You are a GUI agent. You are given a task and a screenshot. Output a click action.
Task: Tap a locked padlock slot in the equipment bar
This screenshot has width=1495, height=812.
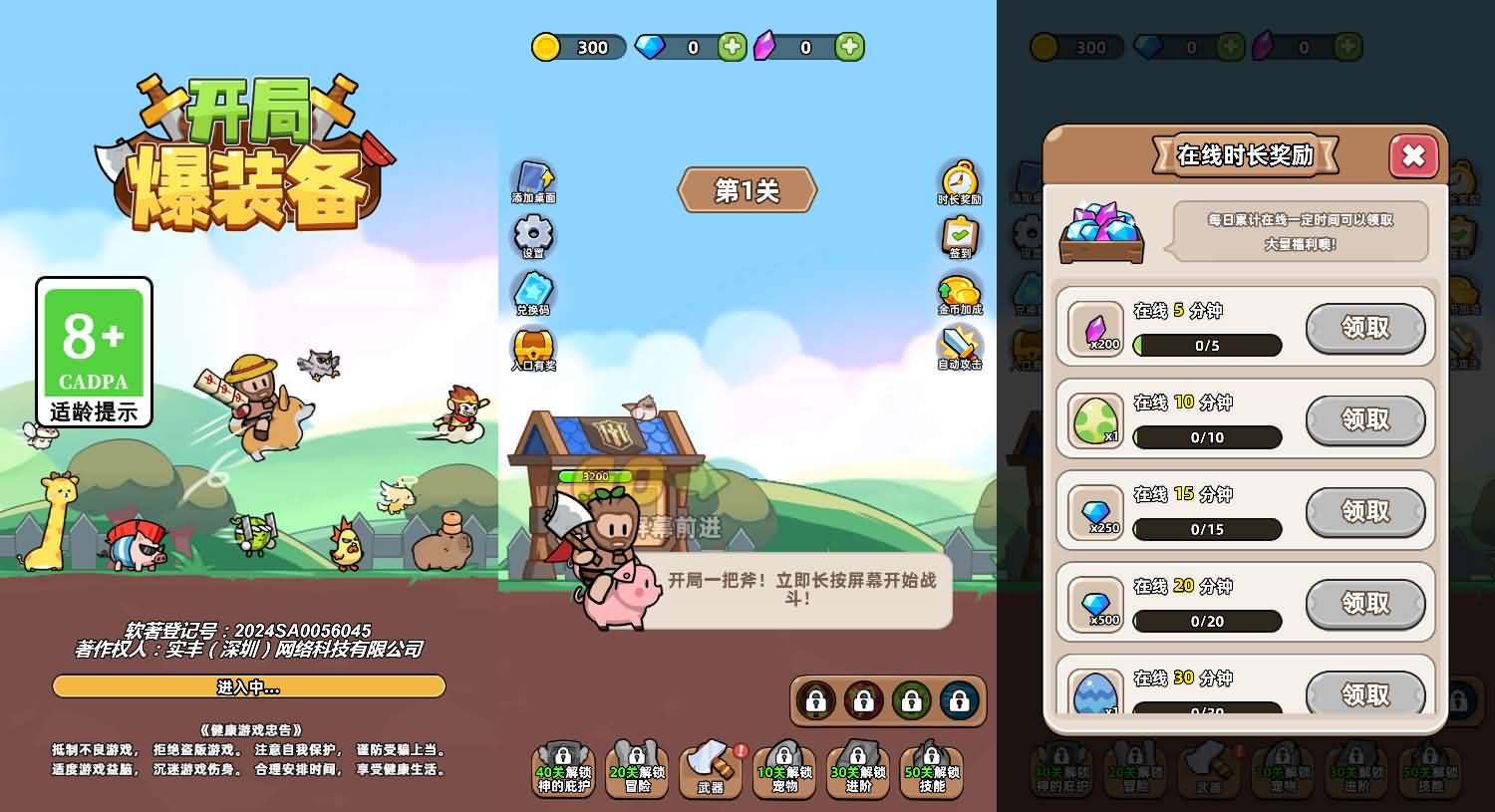(x=815, y=701)
